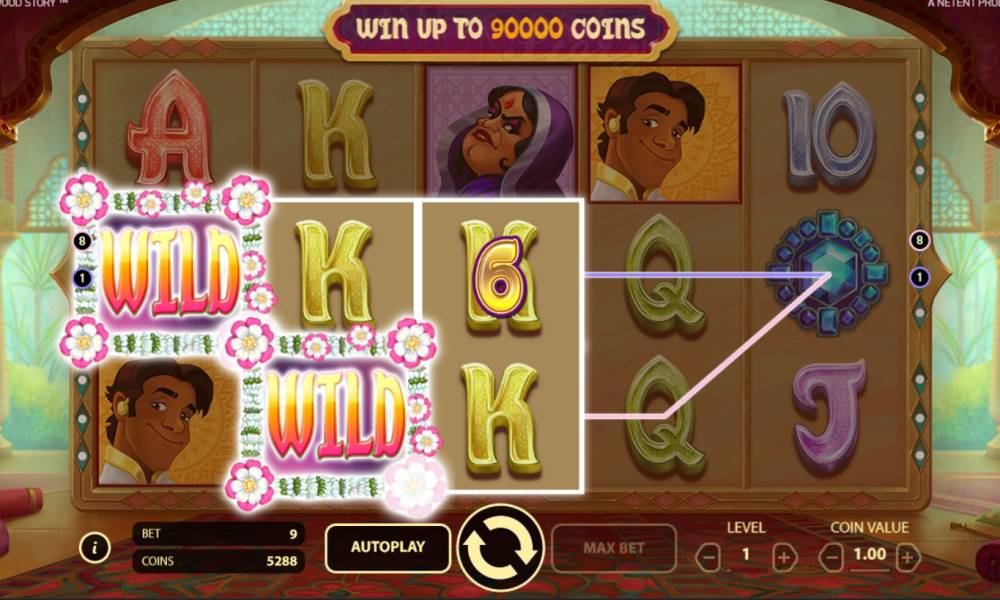Increase the bet level
The image size is (1000, 600).
[784, 556]
